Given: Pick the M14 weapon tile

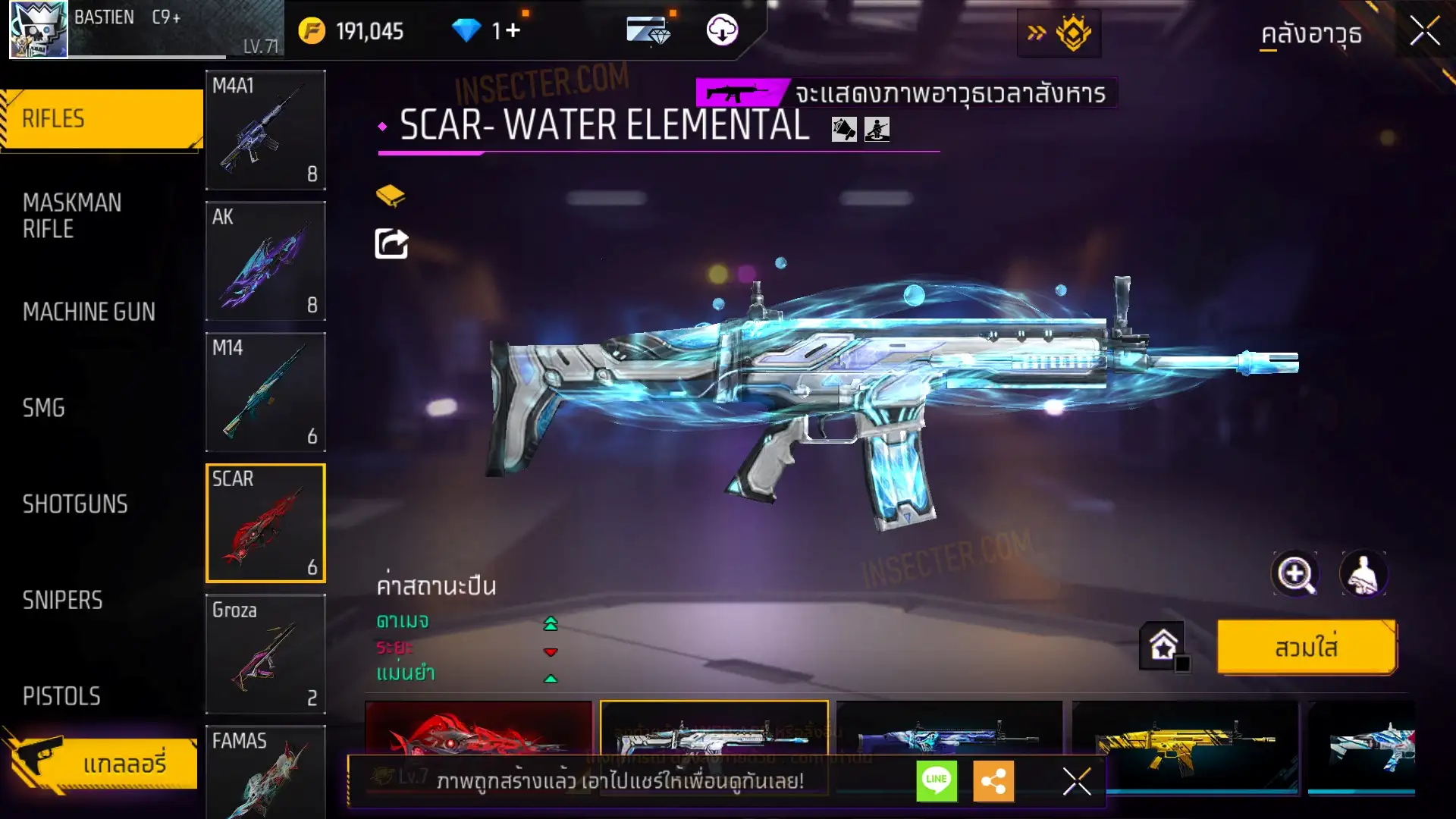Looking at the screenshot, I should click(x=265, y=392).
